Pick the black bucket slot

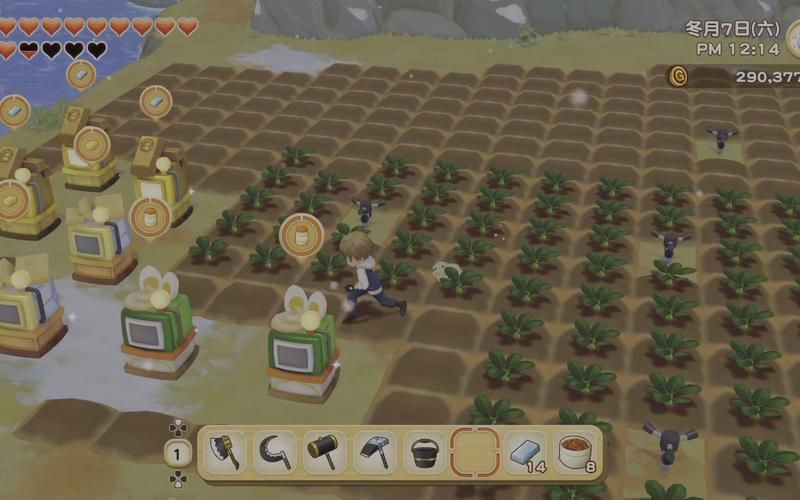point(424,452)
